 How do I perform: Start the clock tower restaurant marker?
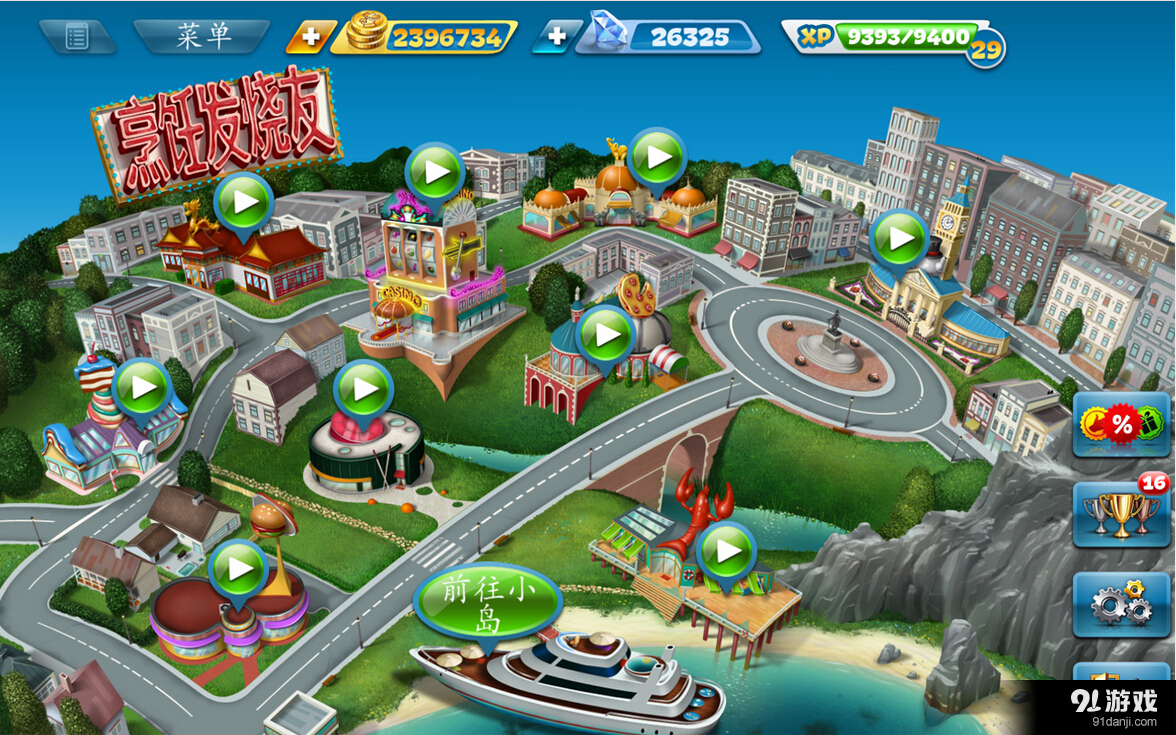click(899, 239)
